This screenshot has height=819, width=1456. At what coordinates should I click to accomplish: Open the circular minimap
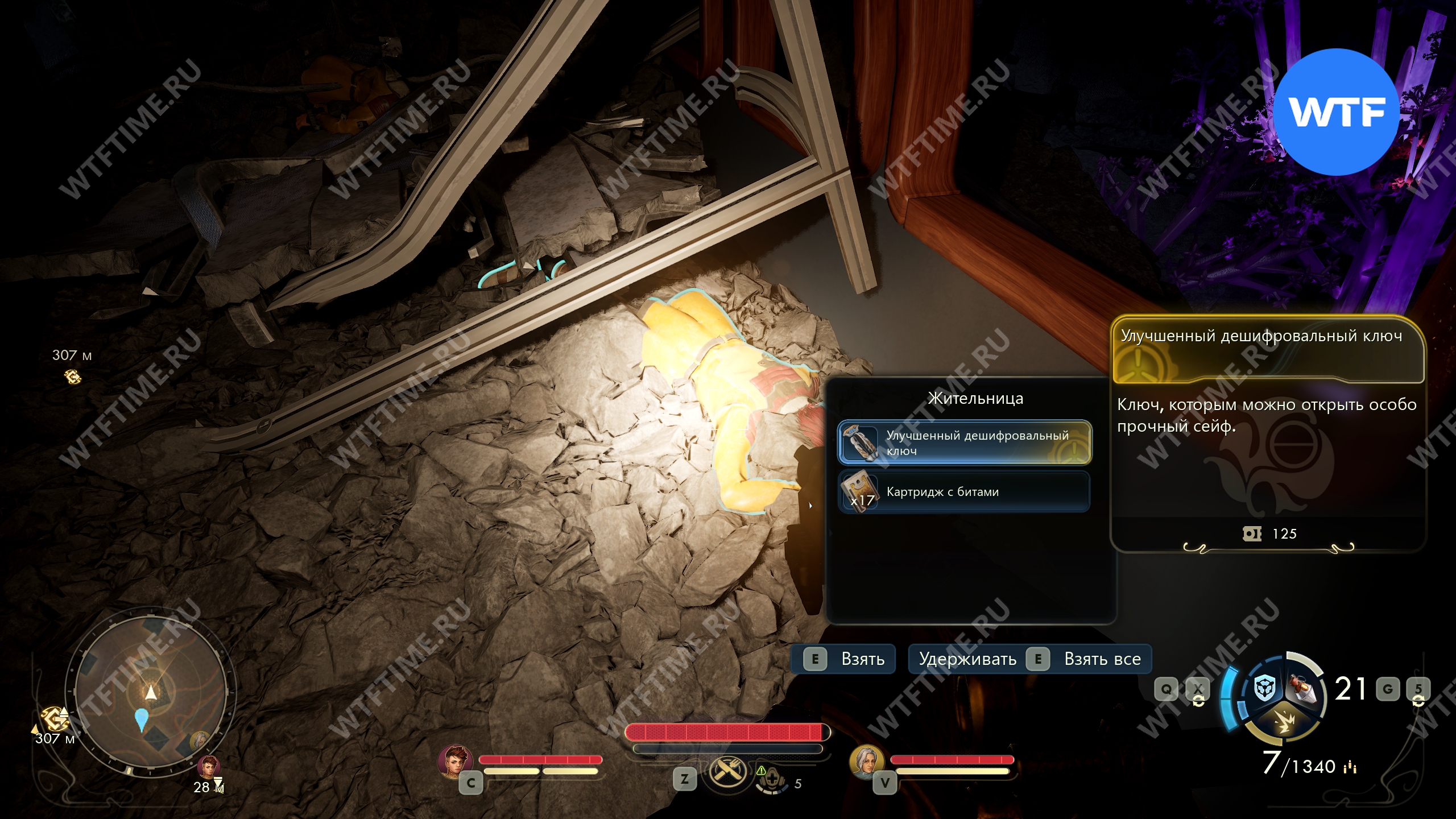[151, 693]
